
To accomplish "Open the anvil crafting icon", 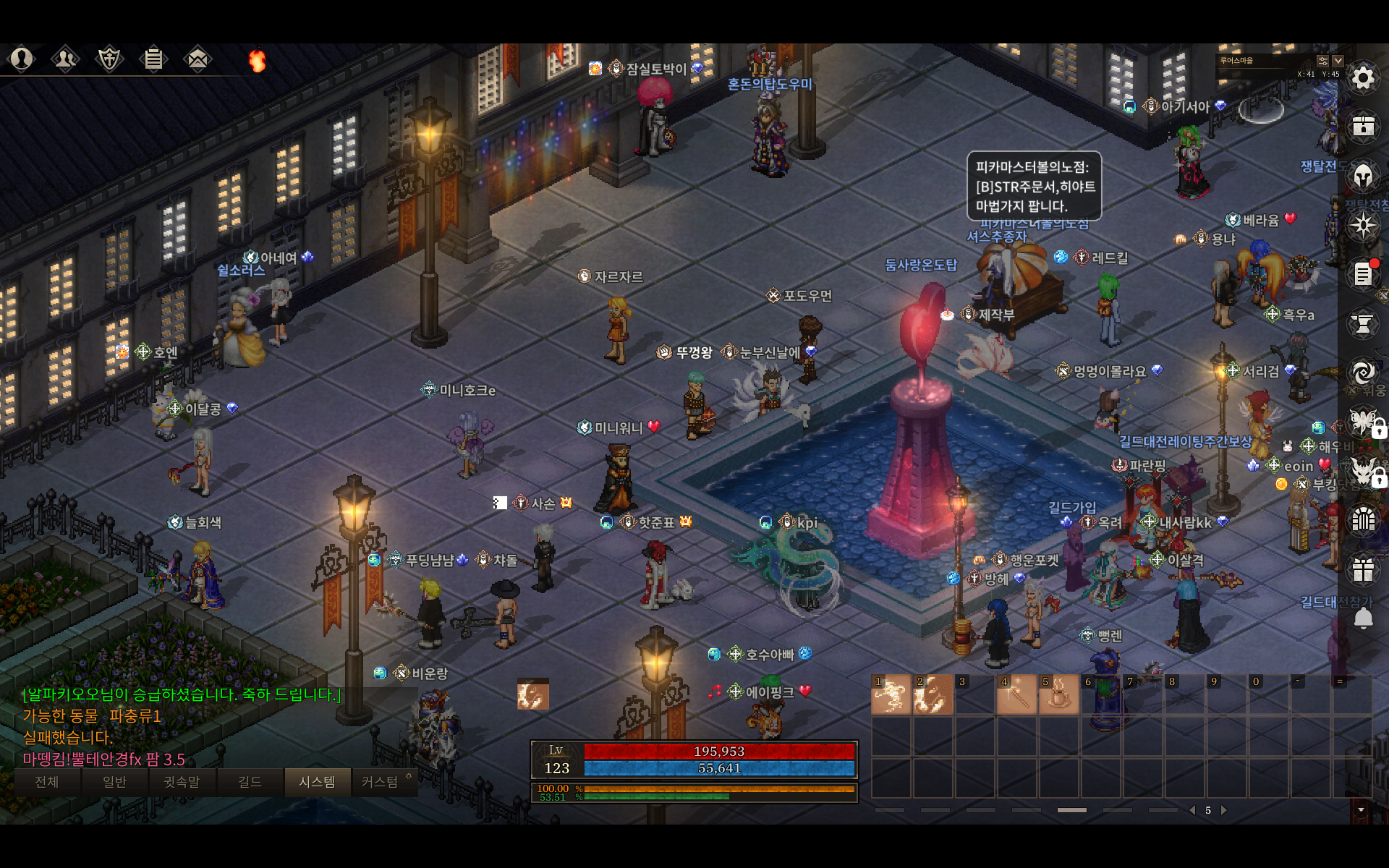I will tap(1363, 323).
